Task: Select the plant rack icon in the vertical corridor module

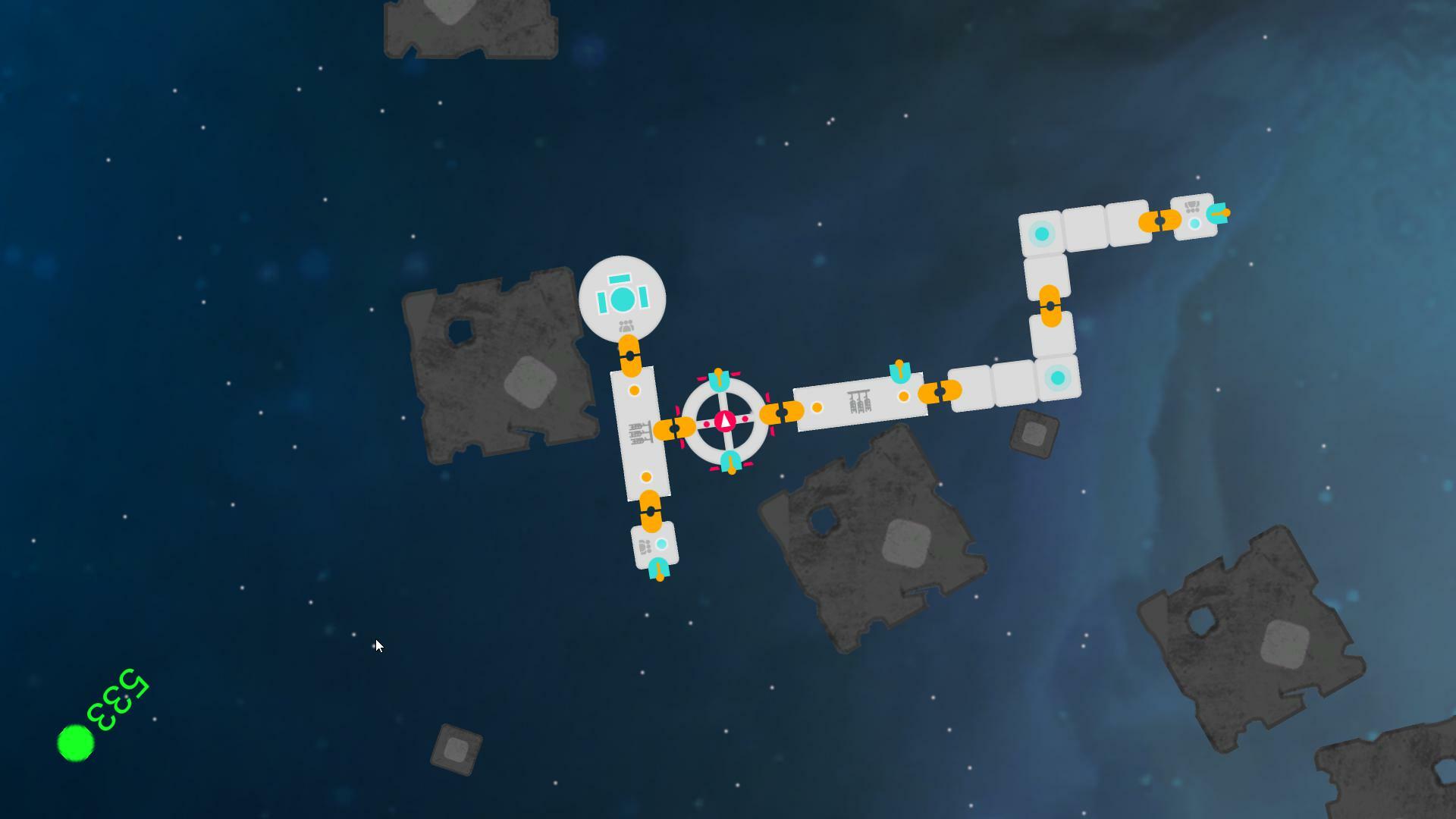Action: (x=641, y=431)
